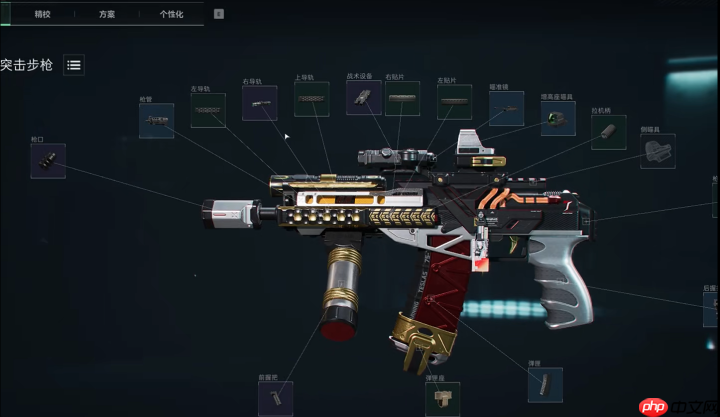Open the 瞄准镜 optic slot
Viewport: 720px width, 417px height.
[506, 108]
